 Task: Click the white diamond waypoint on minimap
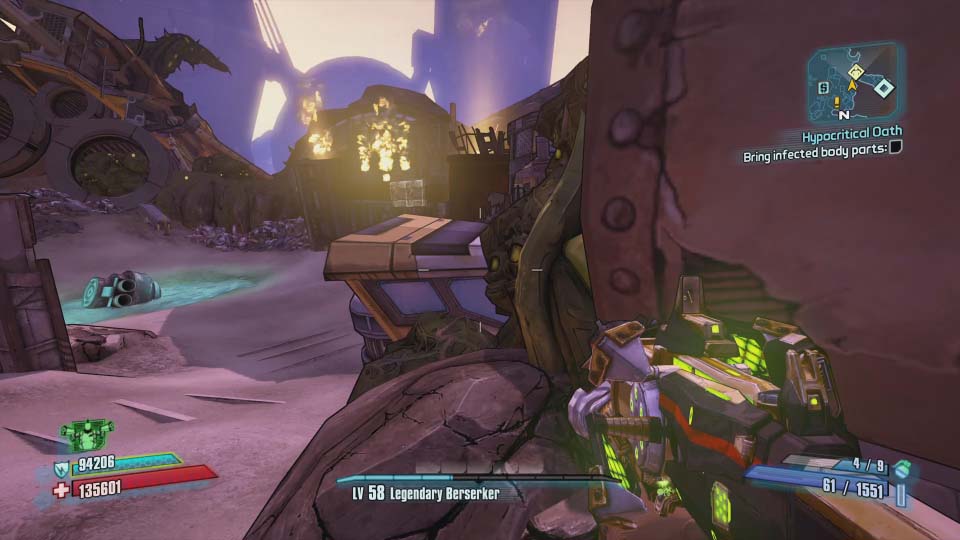coord(883,88)
